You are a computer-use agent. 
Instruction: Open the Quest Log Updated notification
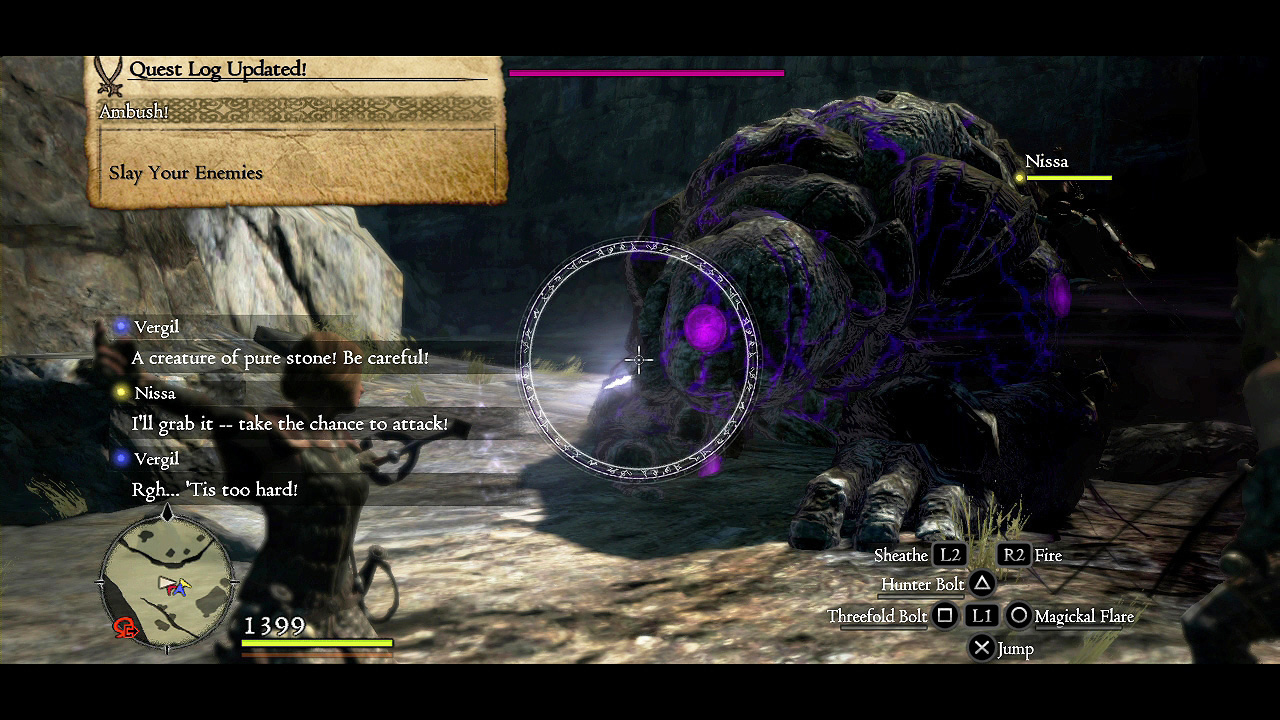coord(217,70)
